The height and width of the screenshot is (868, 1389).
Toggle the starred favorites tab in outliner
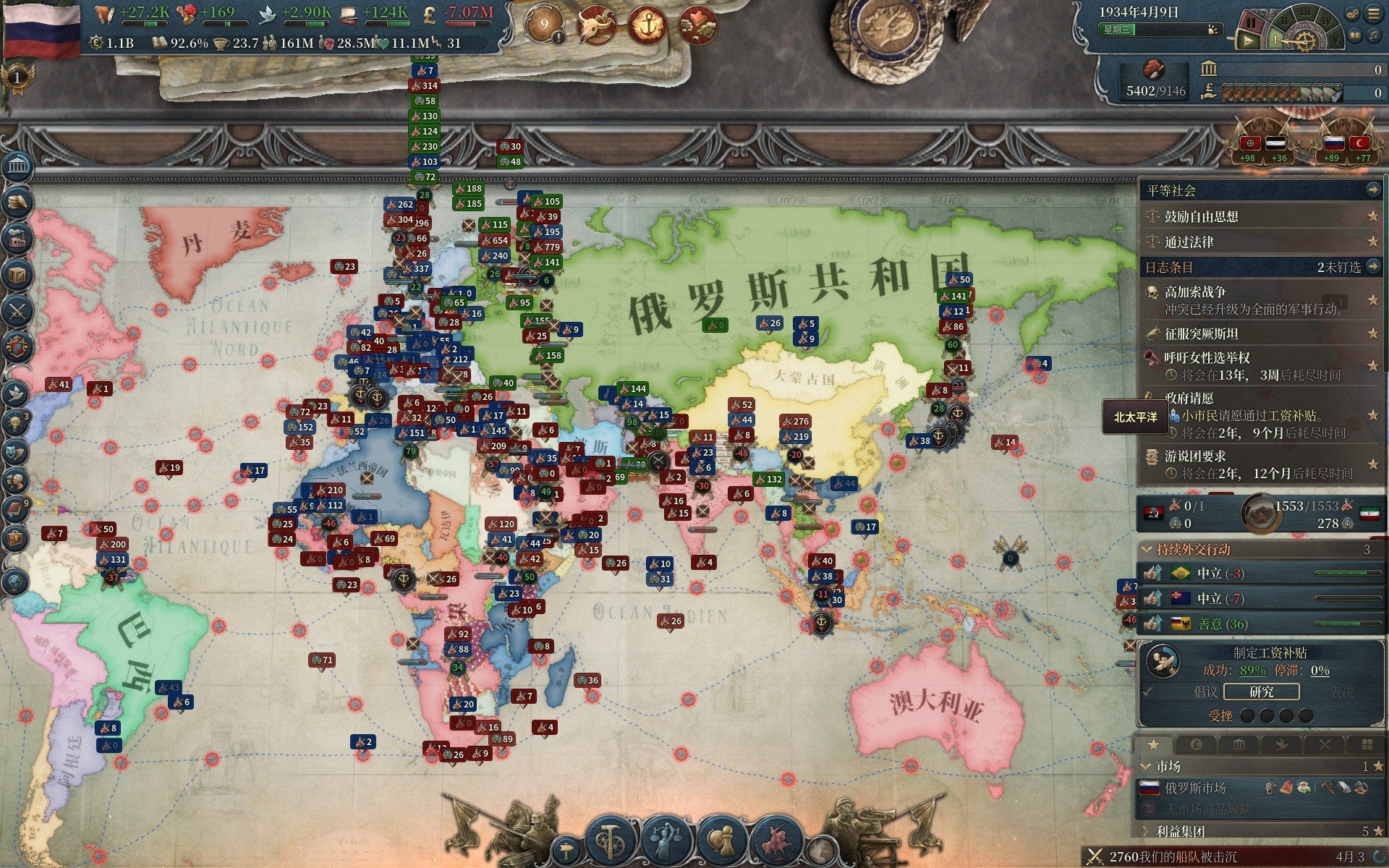click(1153, 744)
